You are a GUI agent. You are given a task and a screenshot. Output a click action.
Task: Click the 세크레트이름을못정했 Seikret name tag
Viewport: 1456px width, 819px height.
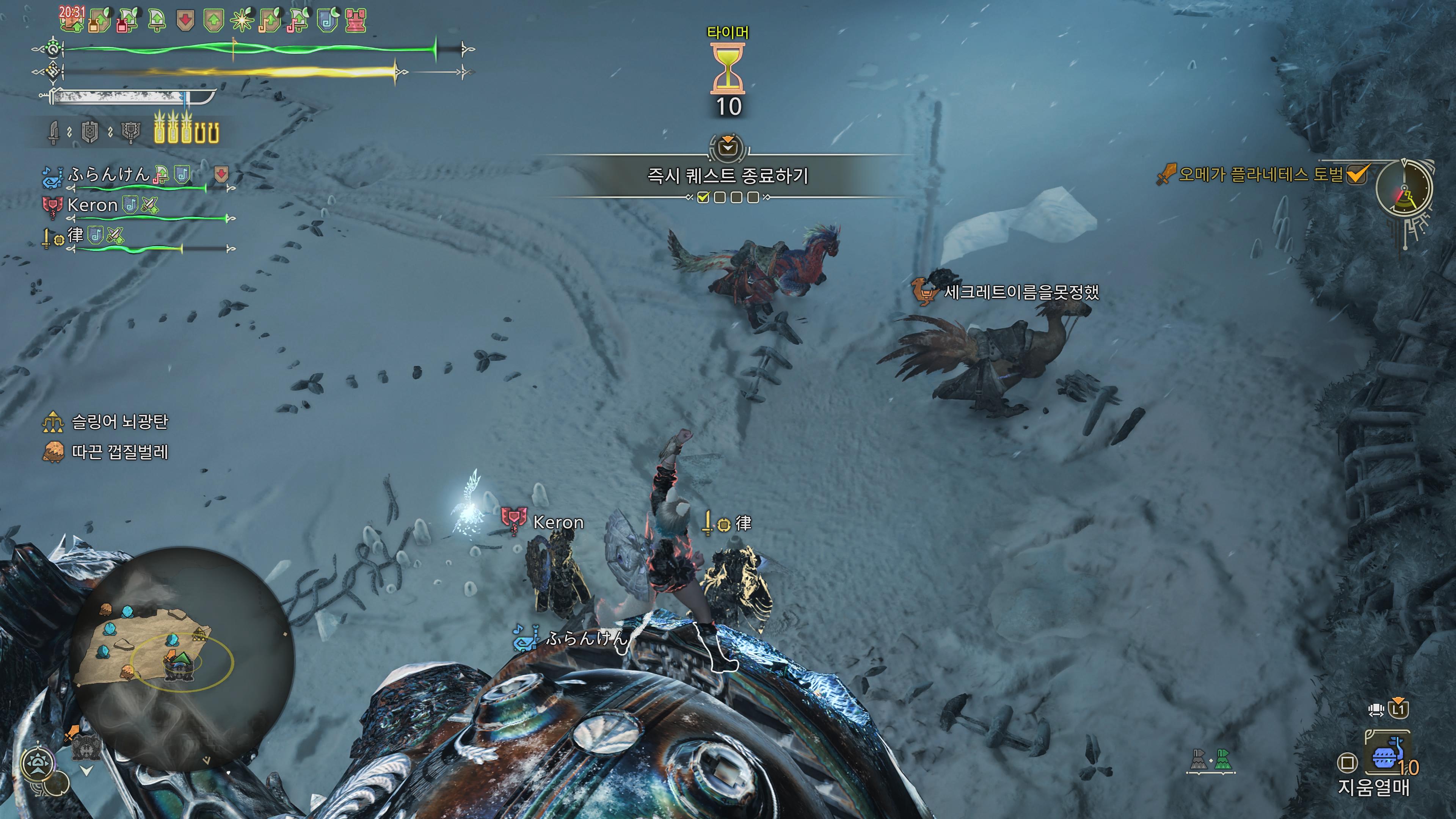pyautogui.click(x=1021, y=292)
